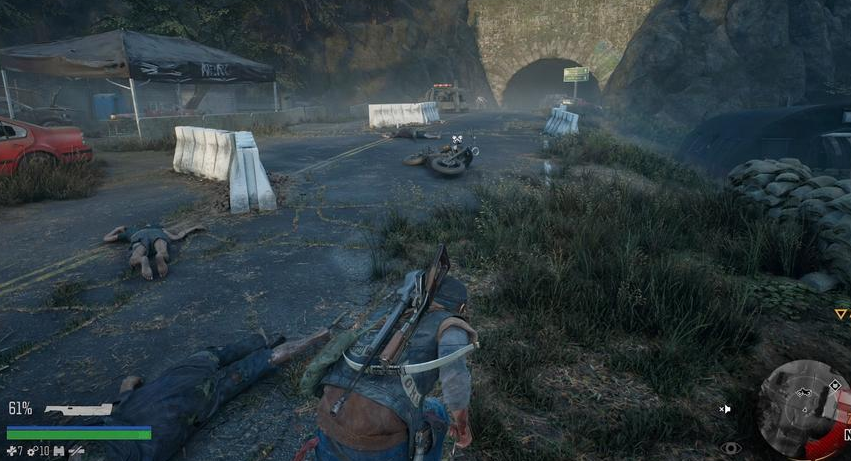Select the equipped melee weapon icon
Viewport: 851px width, 461px height.
pos(77,410)
